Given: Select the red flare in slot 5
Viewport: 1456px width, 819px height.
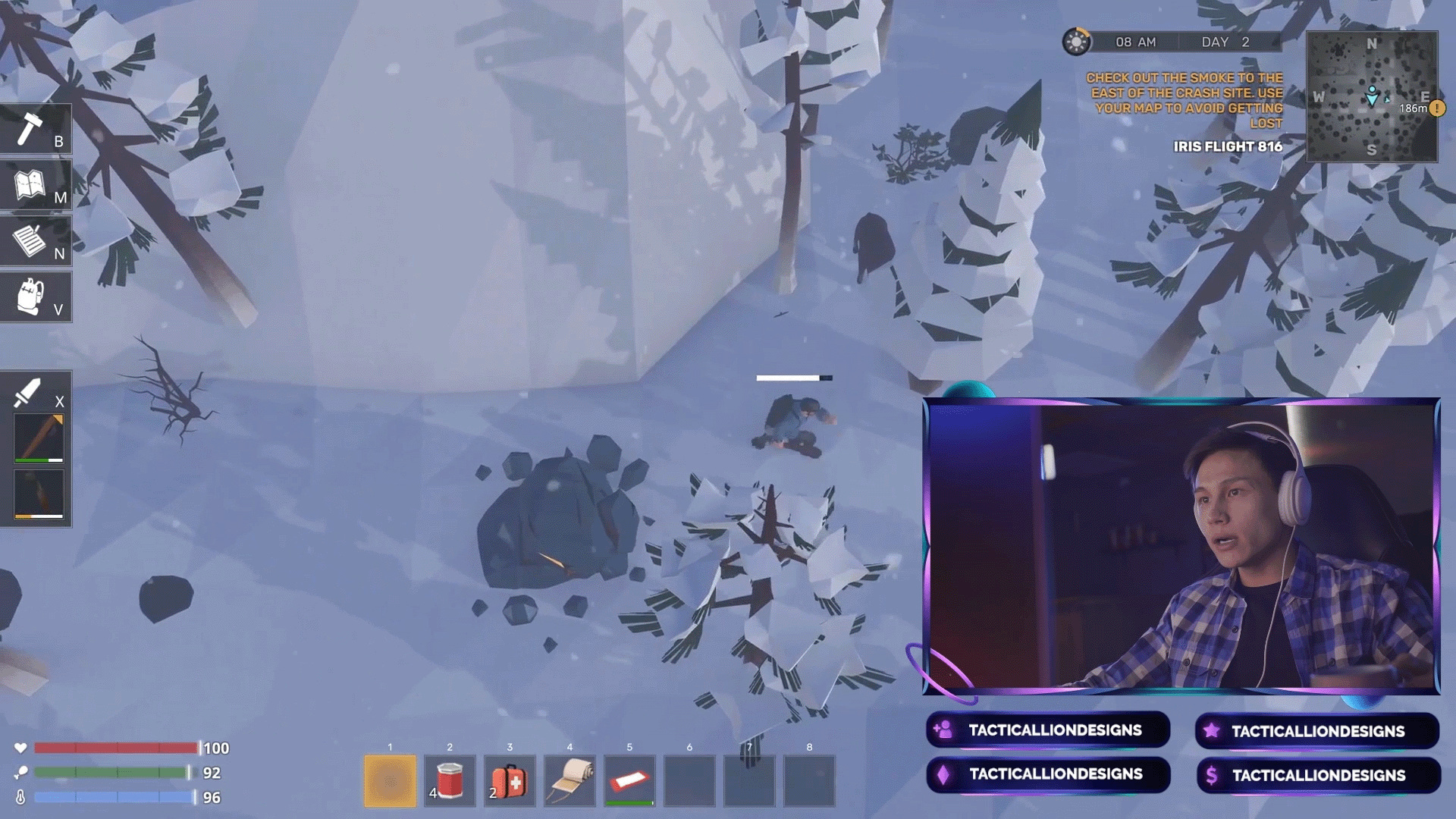Looking at the screenshot, I should tap(629, 781).
